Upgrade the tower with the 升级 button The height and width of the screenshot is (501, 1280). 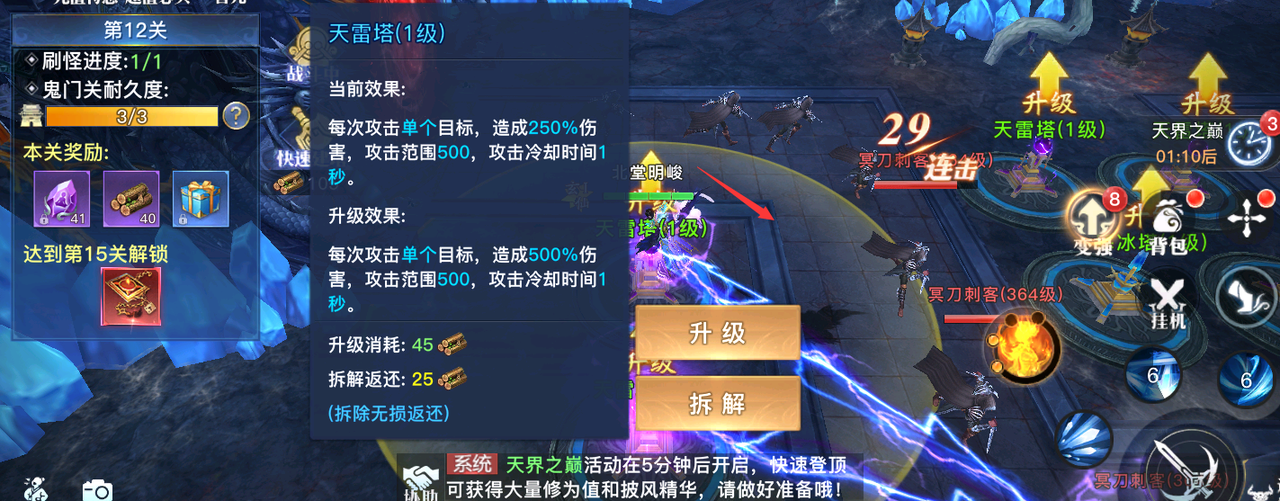[717, 333]
